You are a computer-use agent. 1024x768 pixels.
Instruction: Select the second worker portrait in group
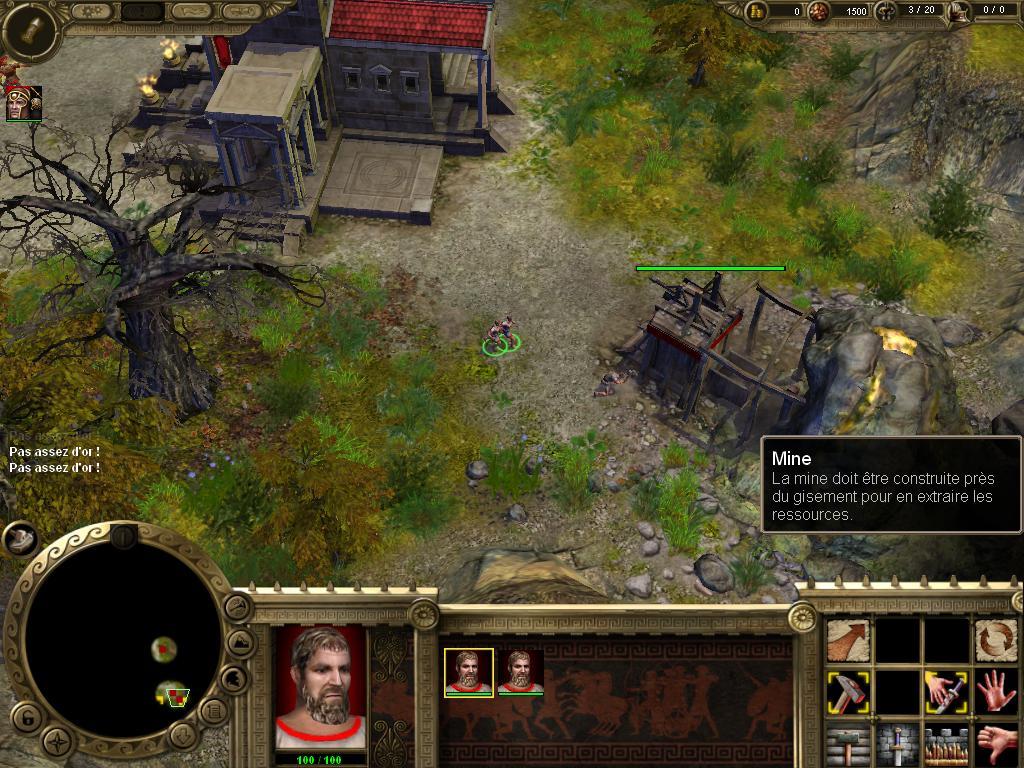520,671
